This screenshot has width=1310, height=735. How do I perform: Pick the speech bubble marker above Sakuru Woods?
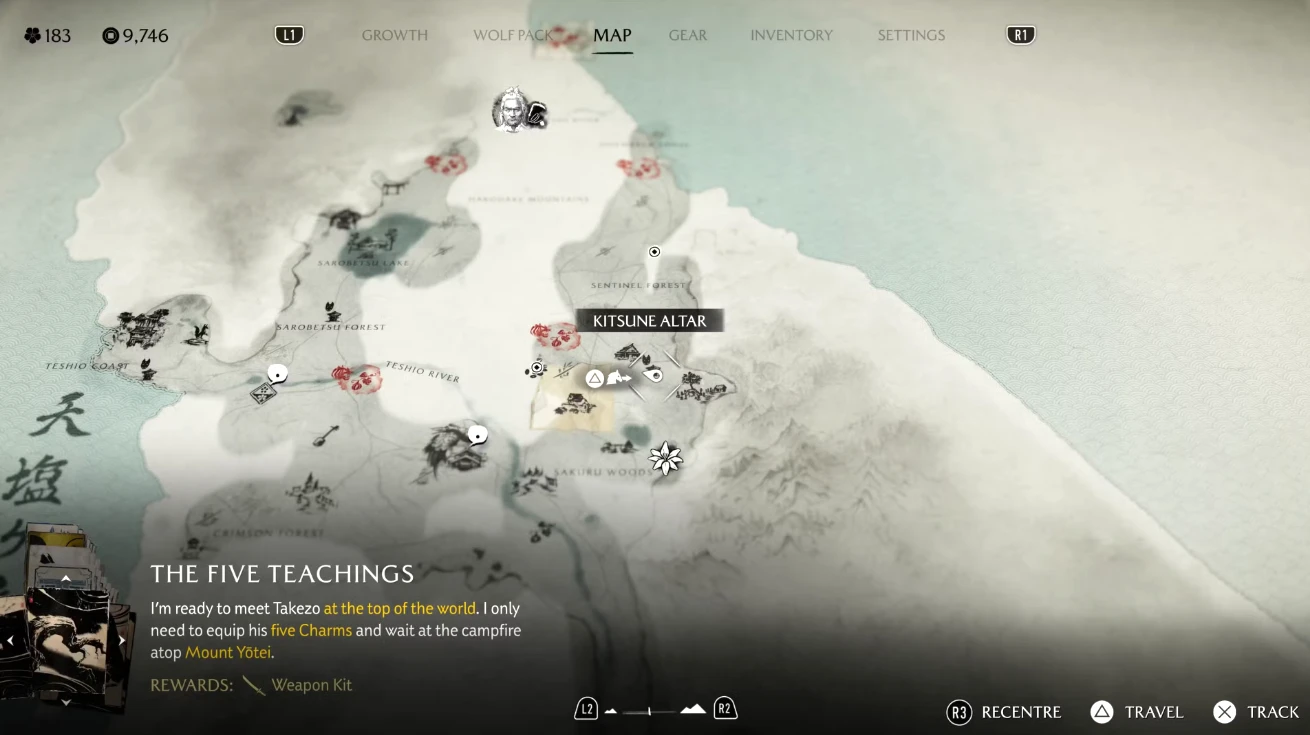478,435
